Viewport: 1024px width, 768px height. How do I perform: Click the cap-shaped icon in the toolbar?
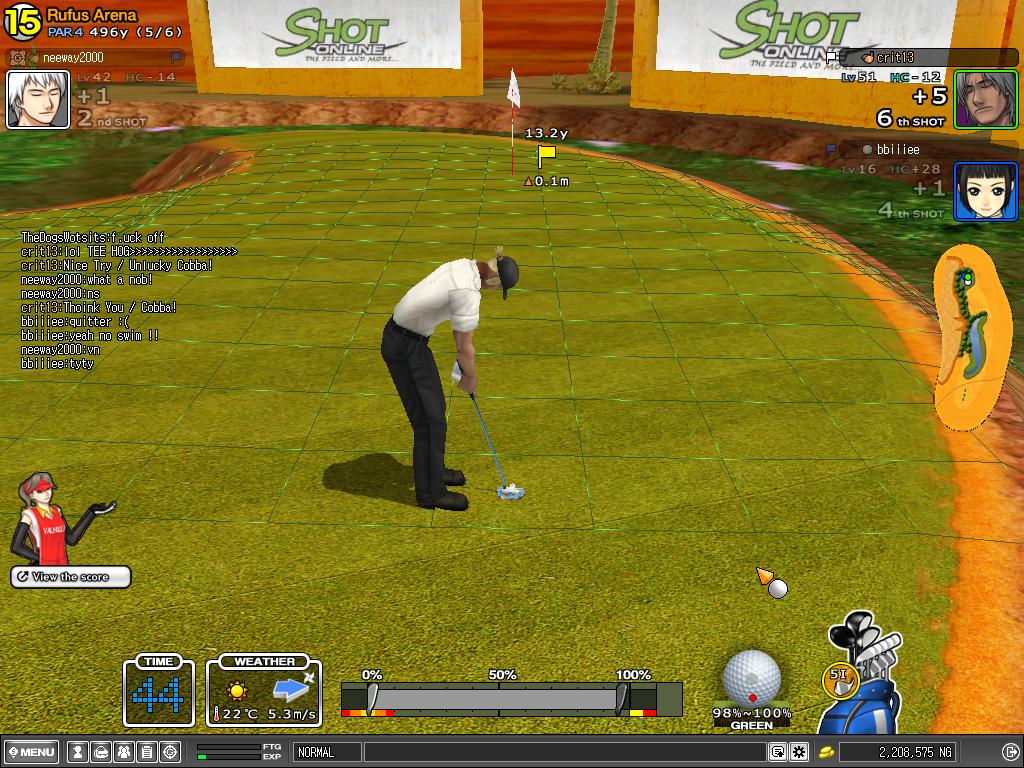click(100, 752)
